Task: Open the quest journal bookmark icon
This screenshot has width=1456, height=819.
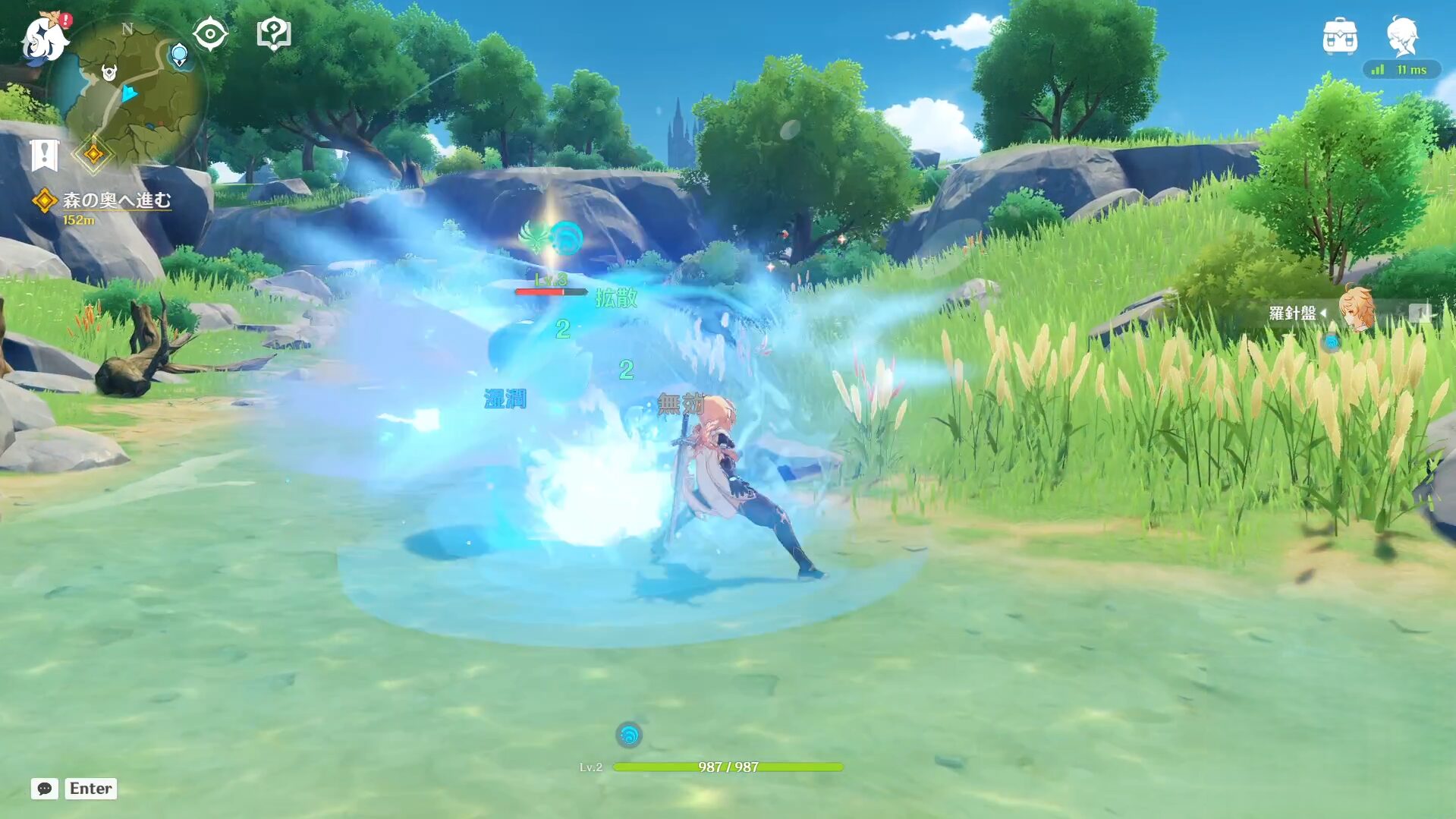Action: point(44,155)
